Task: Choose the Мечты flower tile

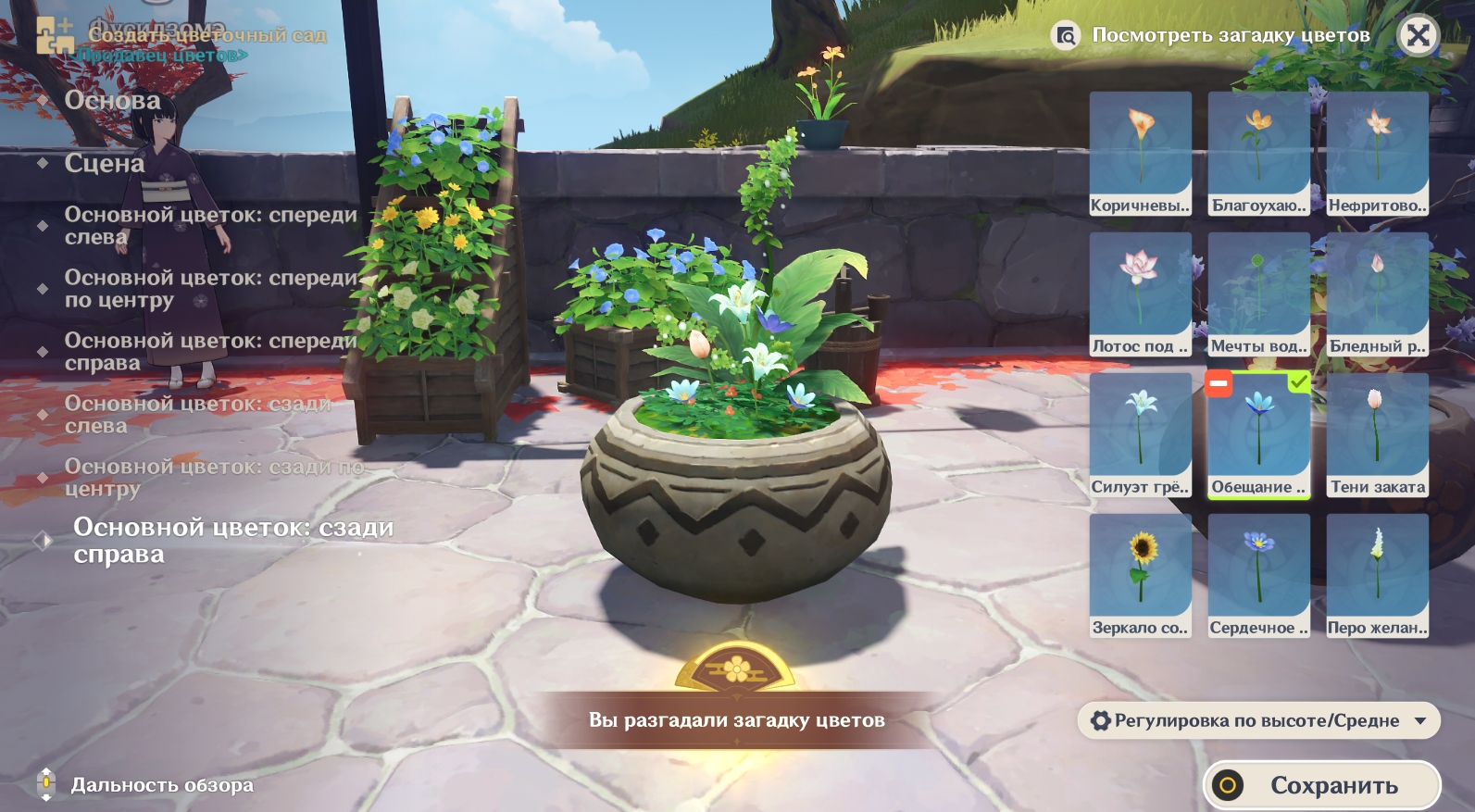Action: click(x=1258, y=294)
